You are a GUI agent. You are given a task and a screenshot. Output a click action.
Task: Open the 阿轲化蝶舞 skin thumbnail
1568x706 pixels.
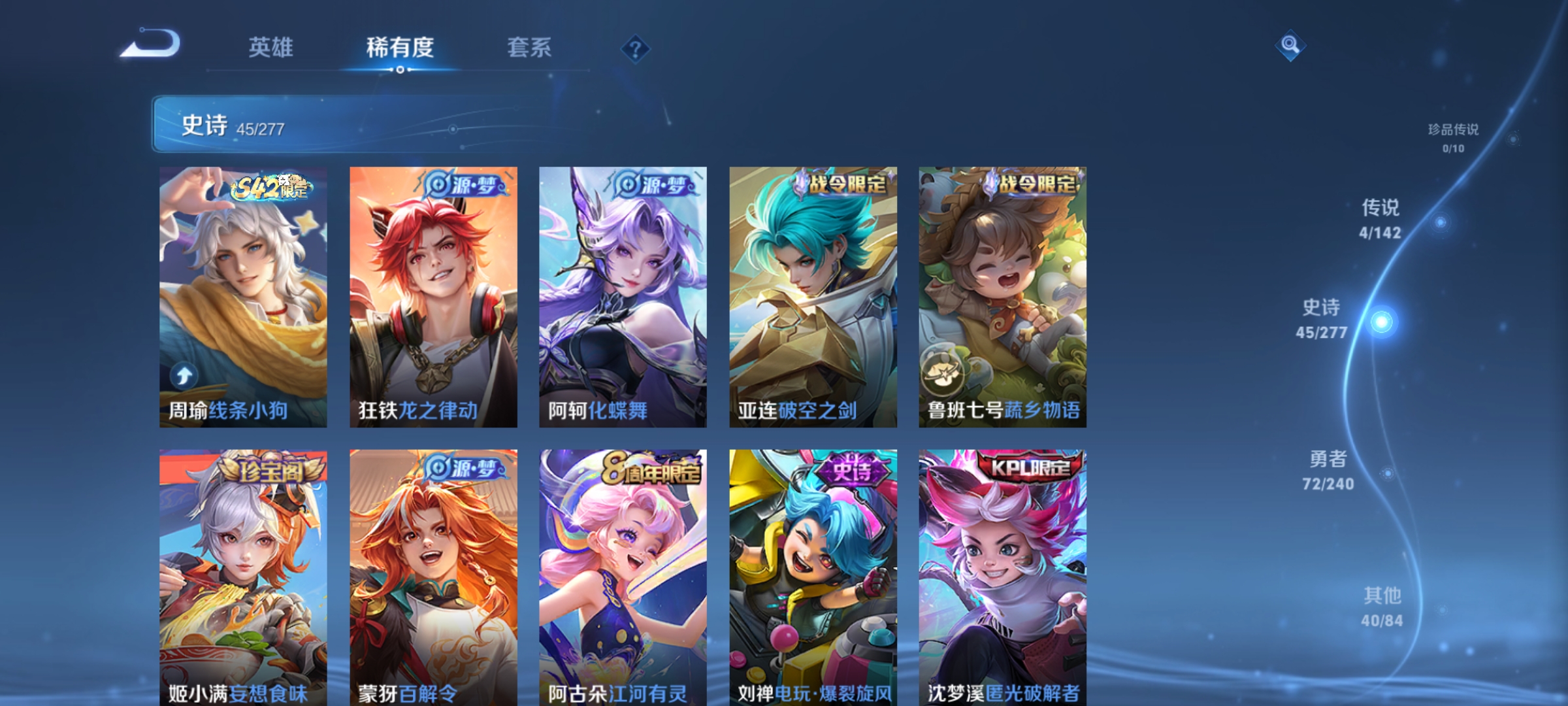click(x=622, y=294)
